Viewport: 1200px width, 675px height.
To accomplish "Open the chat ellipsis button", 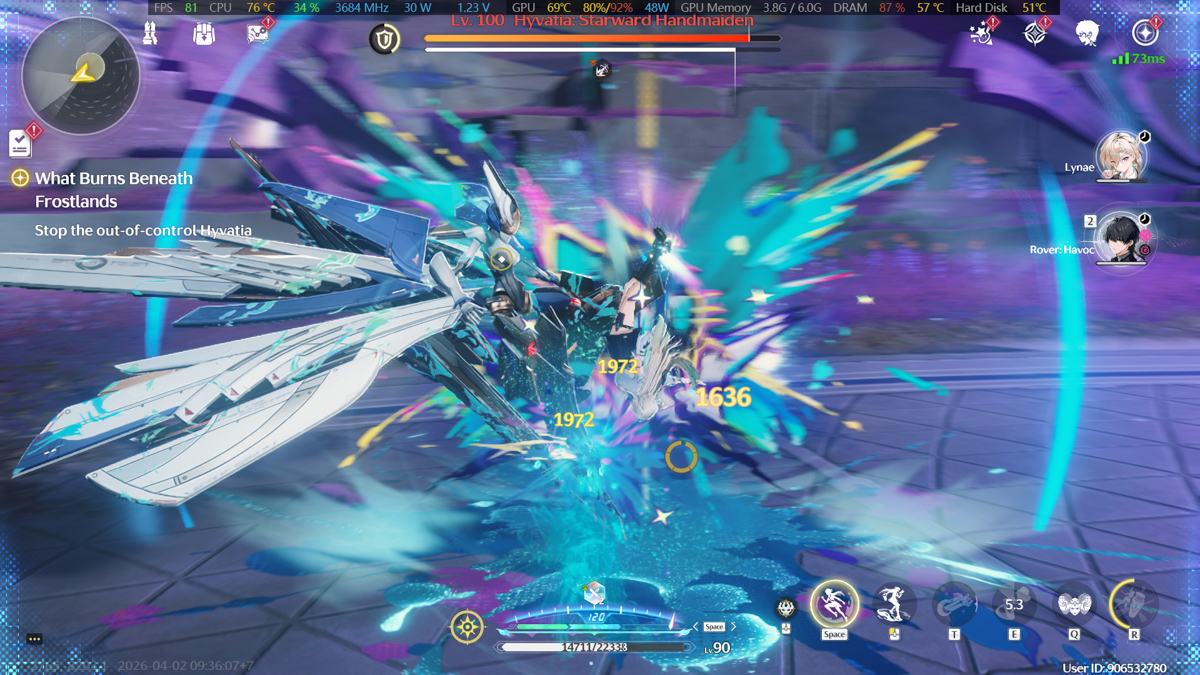I will point(34,639).
